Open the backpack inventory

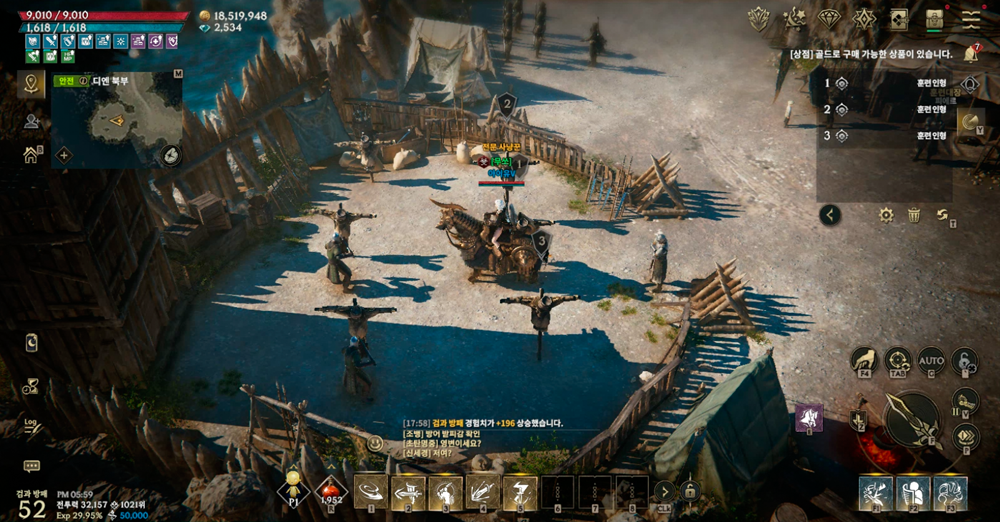(x=935, y=18)
